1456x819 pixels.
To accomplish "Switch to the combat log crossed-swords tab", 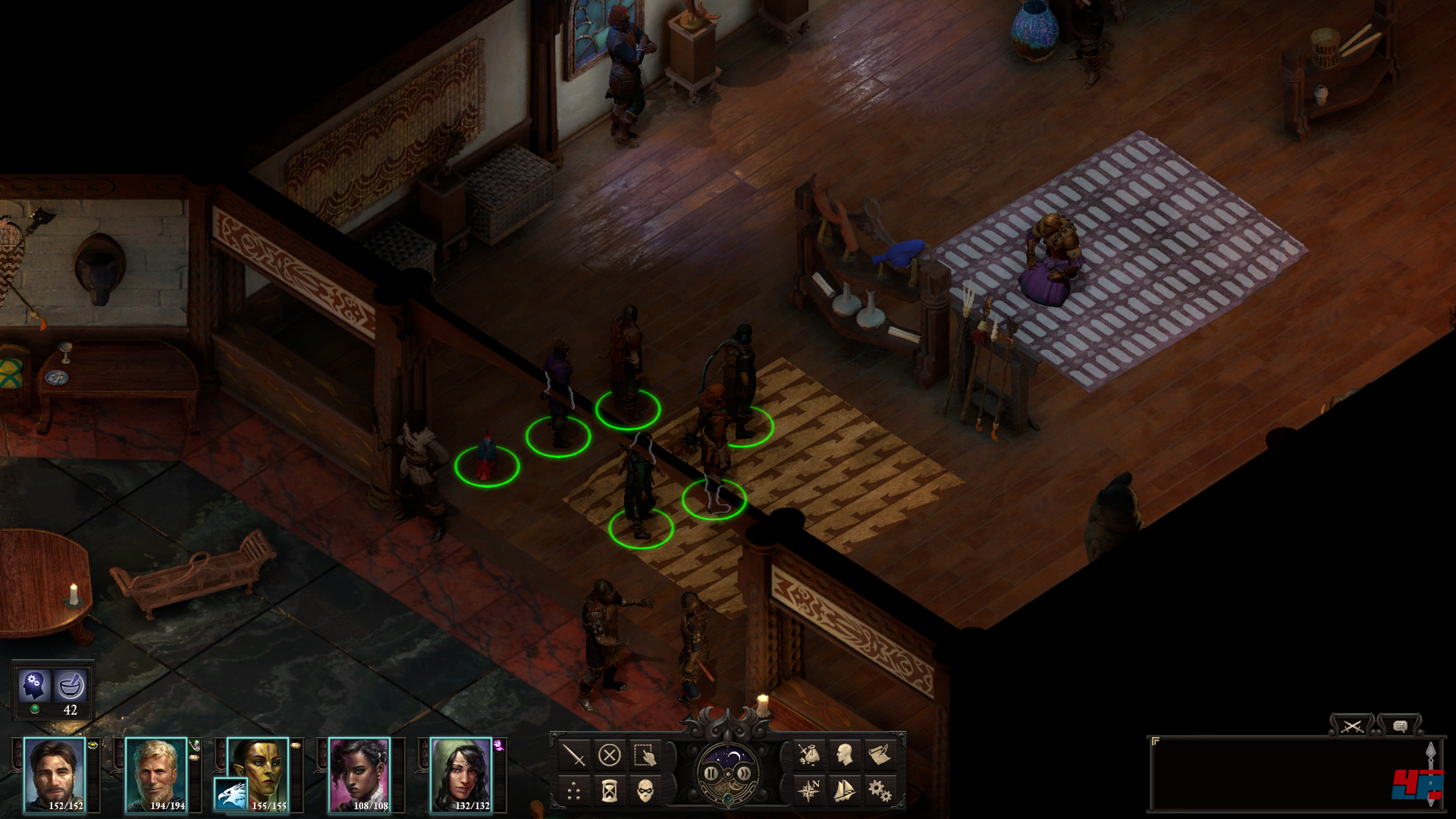I will pos(1351,726).
